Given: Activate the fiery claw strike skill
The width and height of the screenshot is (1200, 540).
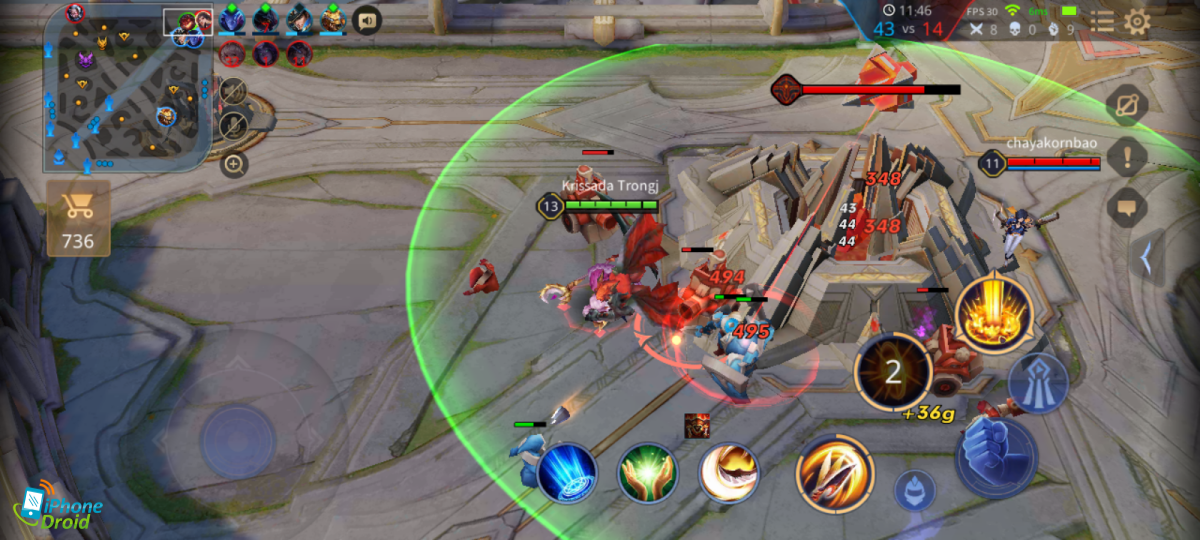Looking at the screenshot, I should [835, 473].
